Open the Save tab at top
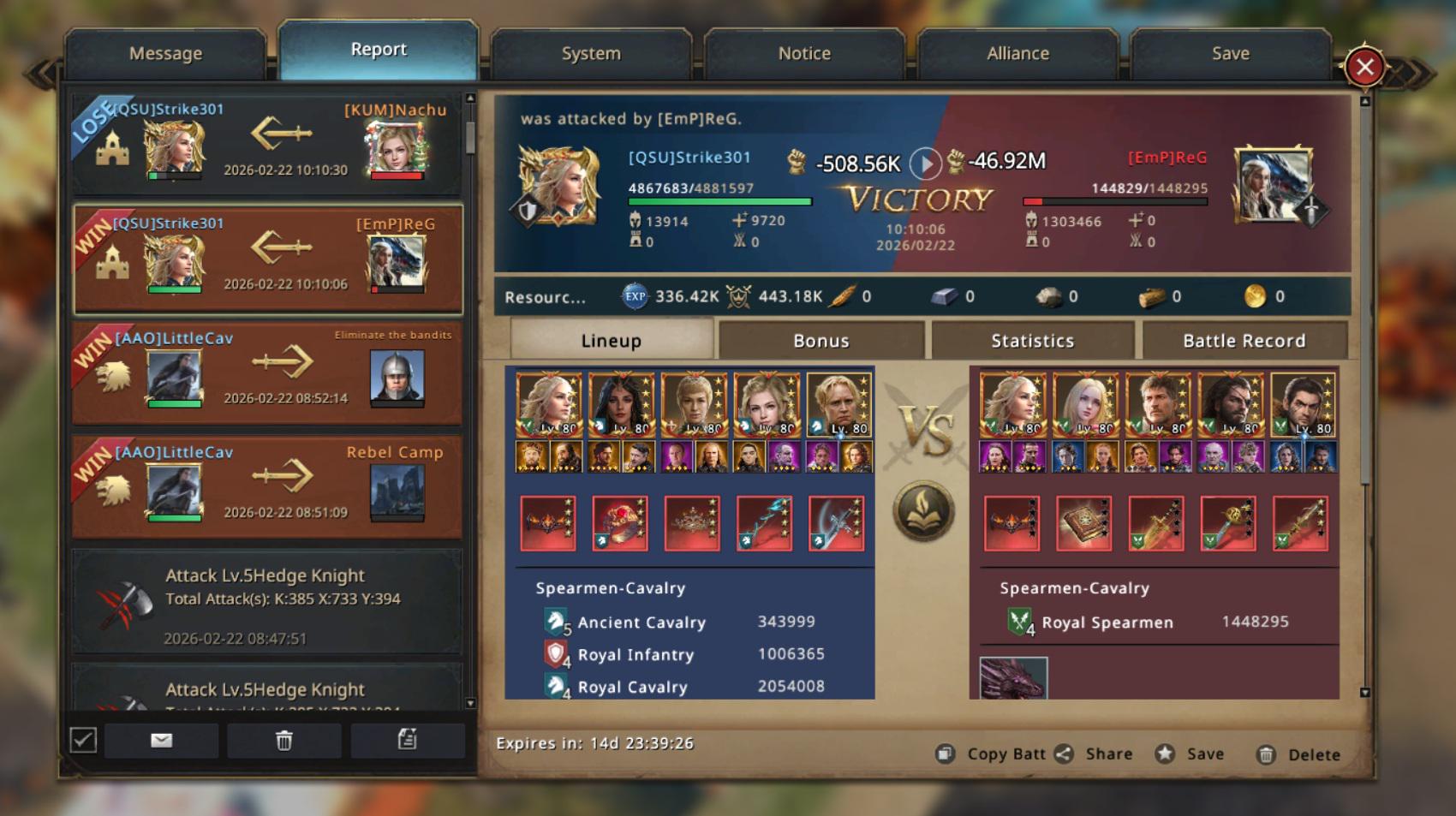 (1230, 53)
